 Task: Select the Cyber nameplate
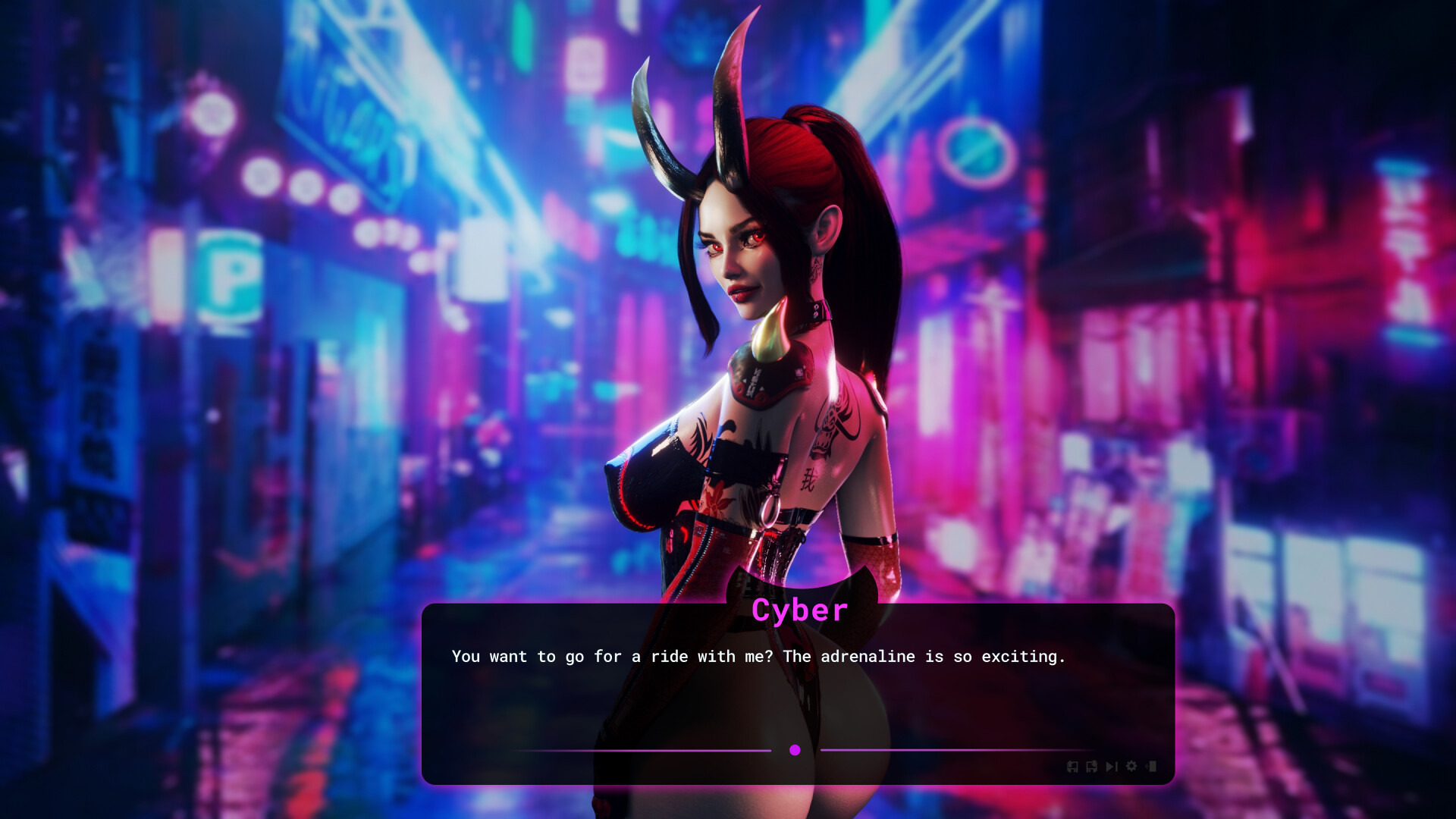[801, 610]
